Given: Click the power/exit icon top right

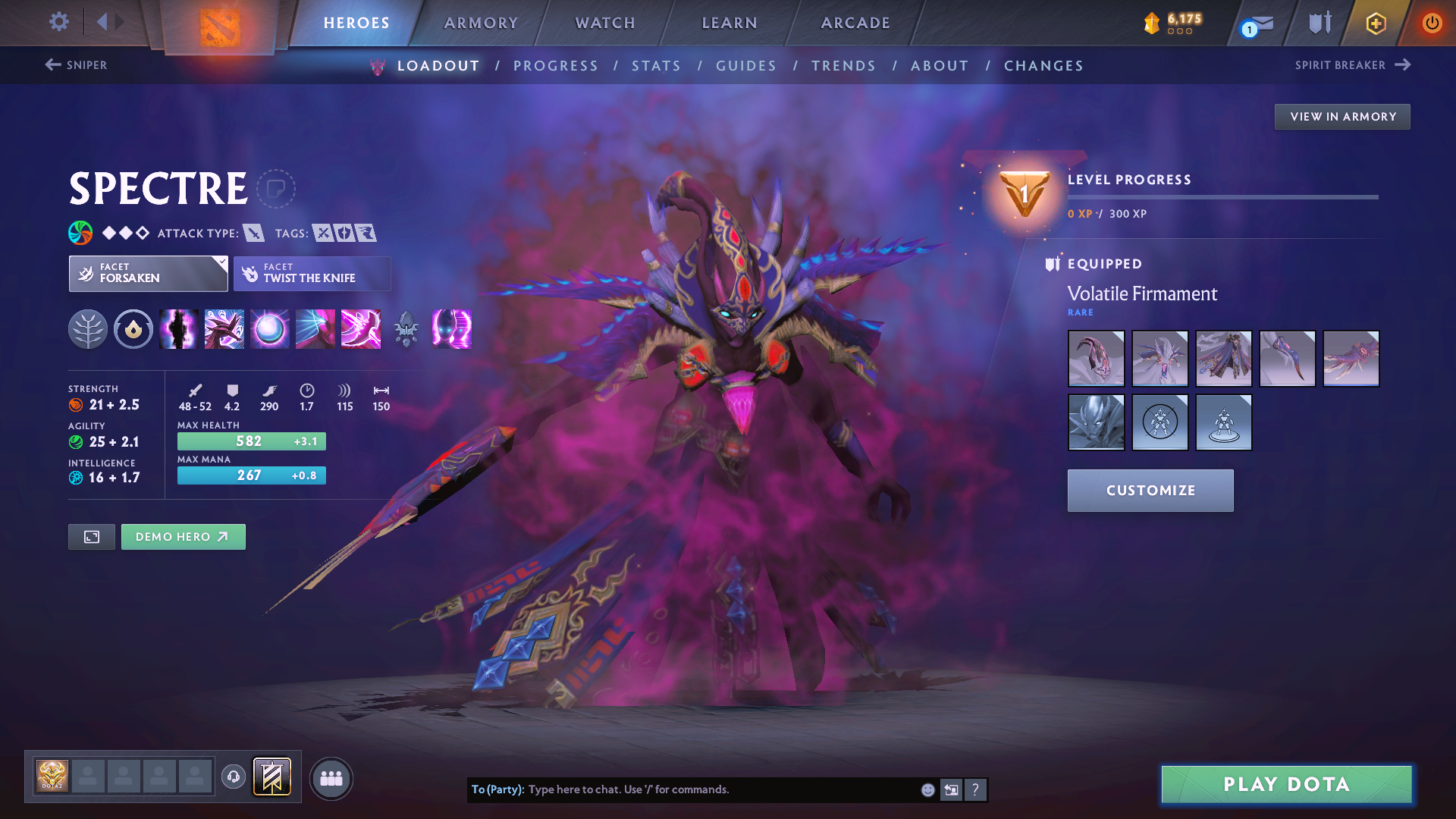Looking at the screenshot, I should tap(1432, 23).
